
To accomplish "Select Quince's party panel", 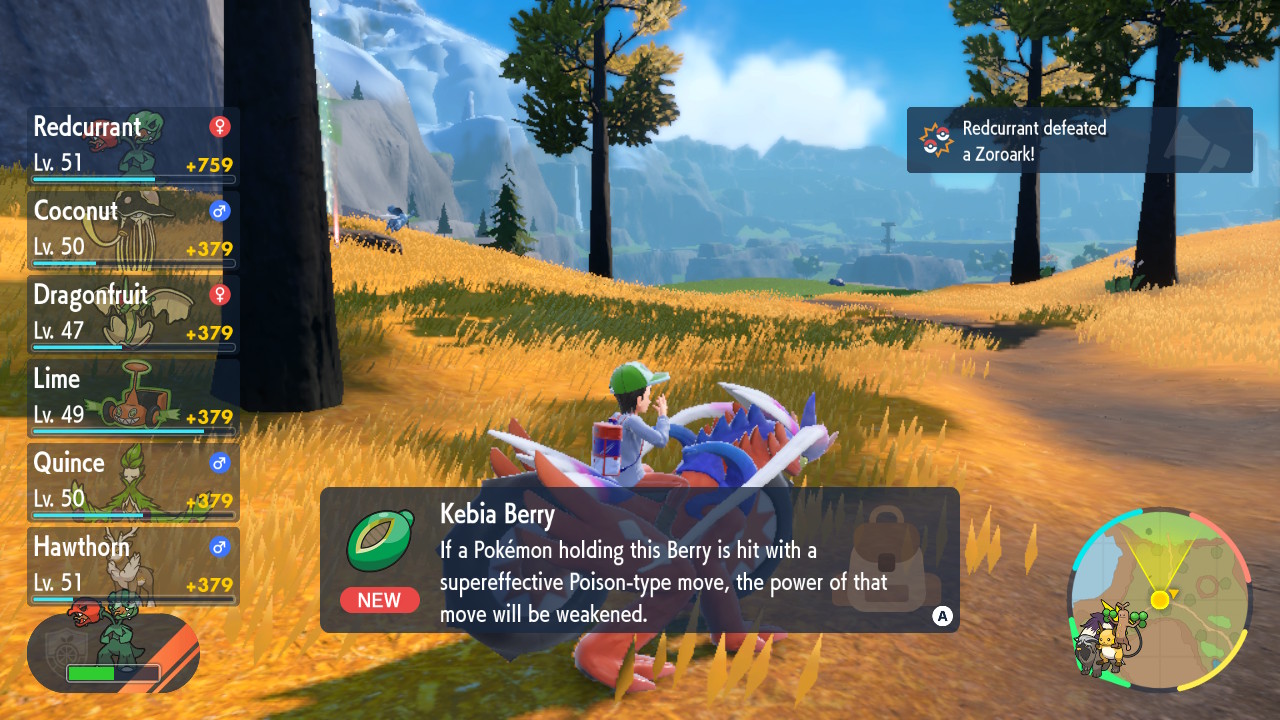I will click(x=133, y=482).
